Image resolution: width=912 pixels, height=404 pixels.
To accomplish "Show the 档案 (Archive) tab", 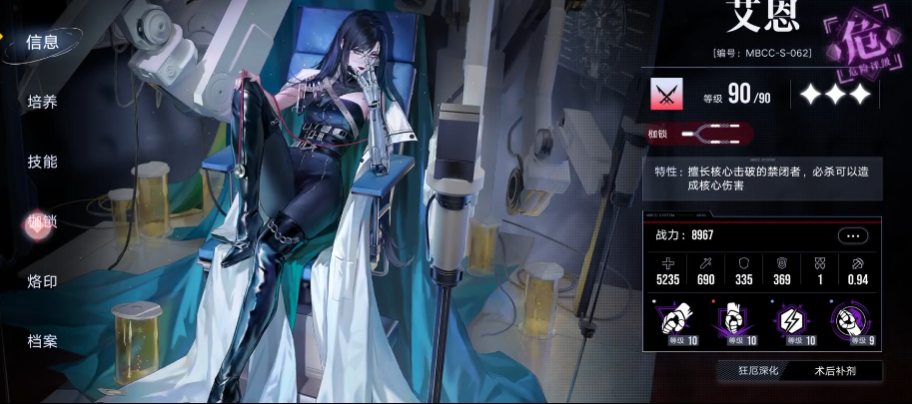I will [x=42, y=342].
